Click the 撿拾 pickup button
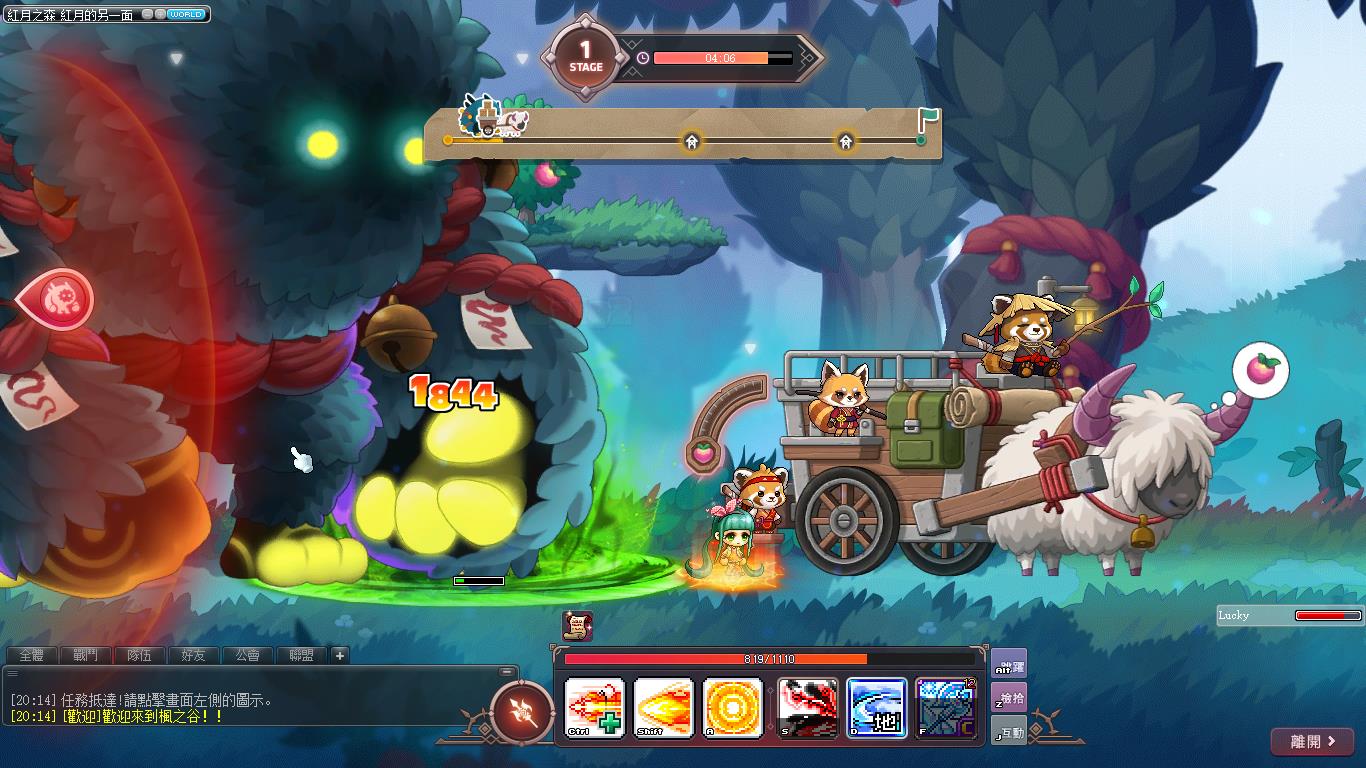 (1009, 697)
